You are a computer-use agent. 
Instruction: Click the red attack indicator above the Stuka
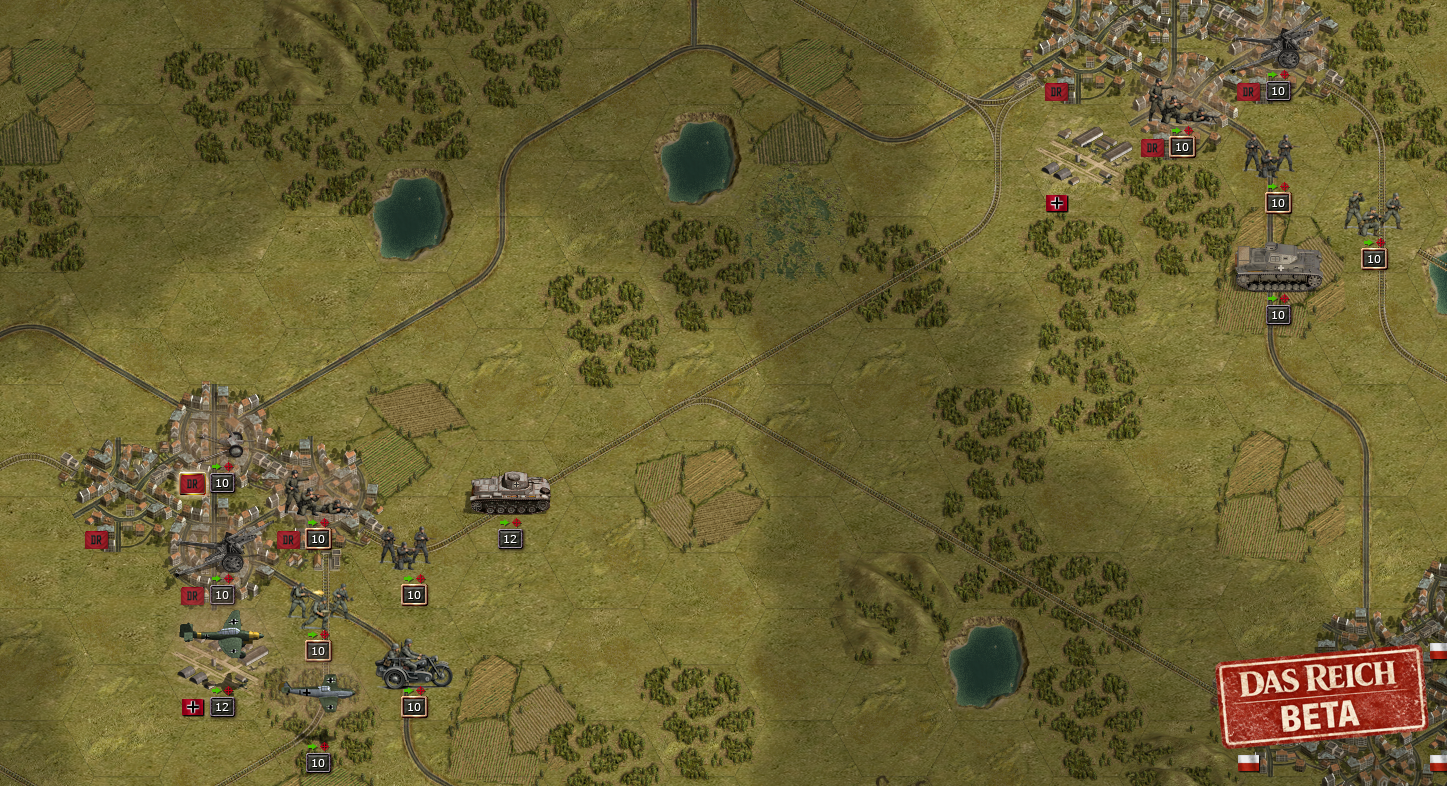[228, 691]
